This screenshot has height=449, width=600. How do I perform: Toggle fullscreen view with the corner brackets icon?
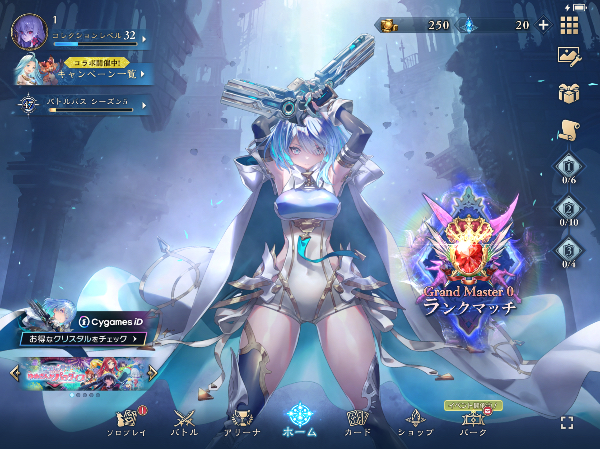tap(567, 423)
